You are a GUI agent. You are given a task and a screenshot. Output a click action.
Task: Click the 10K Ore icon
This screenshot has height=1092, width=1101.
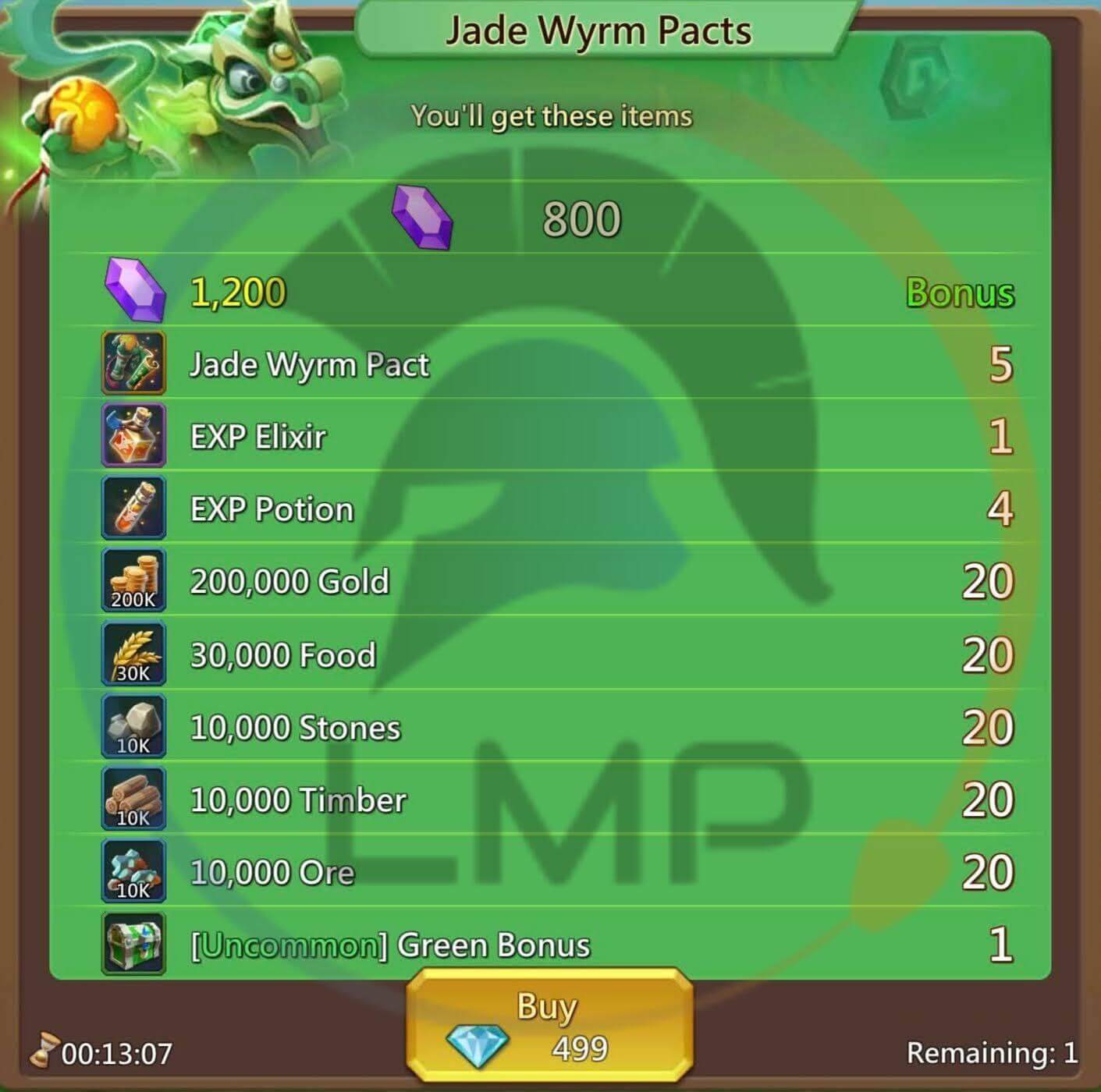point(133,871)
